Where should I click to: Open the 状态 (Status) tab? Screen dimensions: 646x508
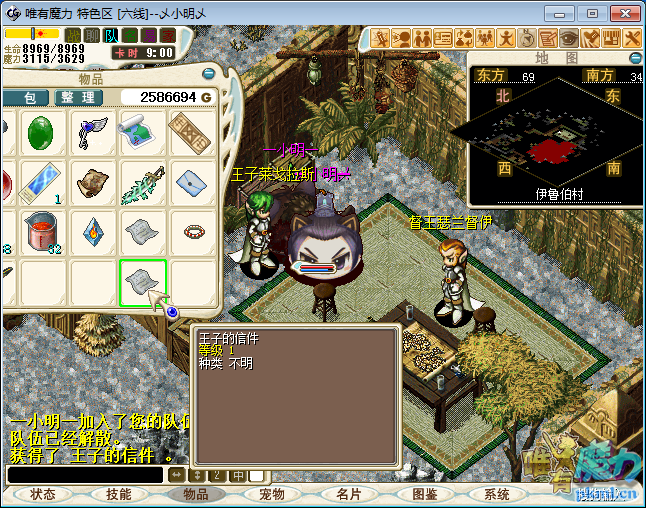43,494
